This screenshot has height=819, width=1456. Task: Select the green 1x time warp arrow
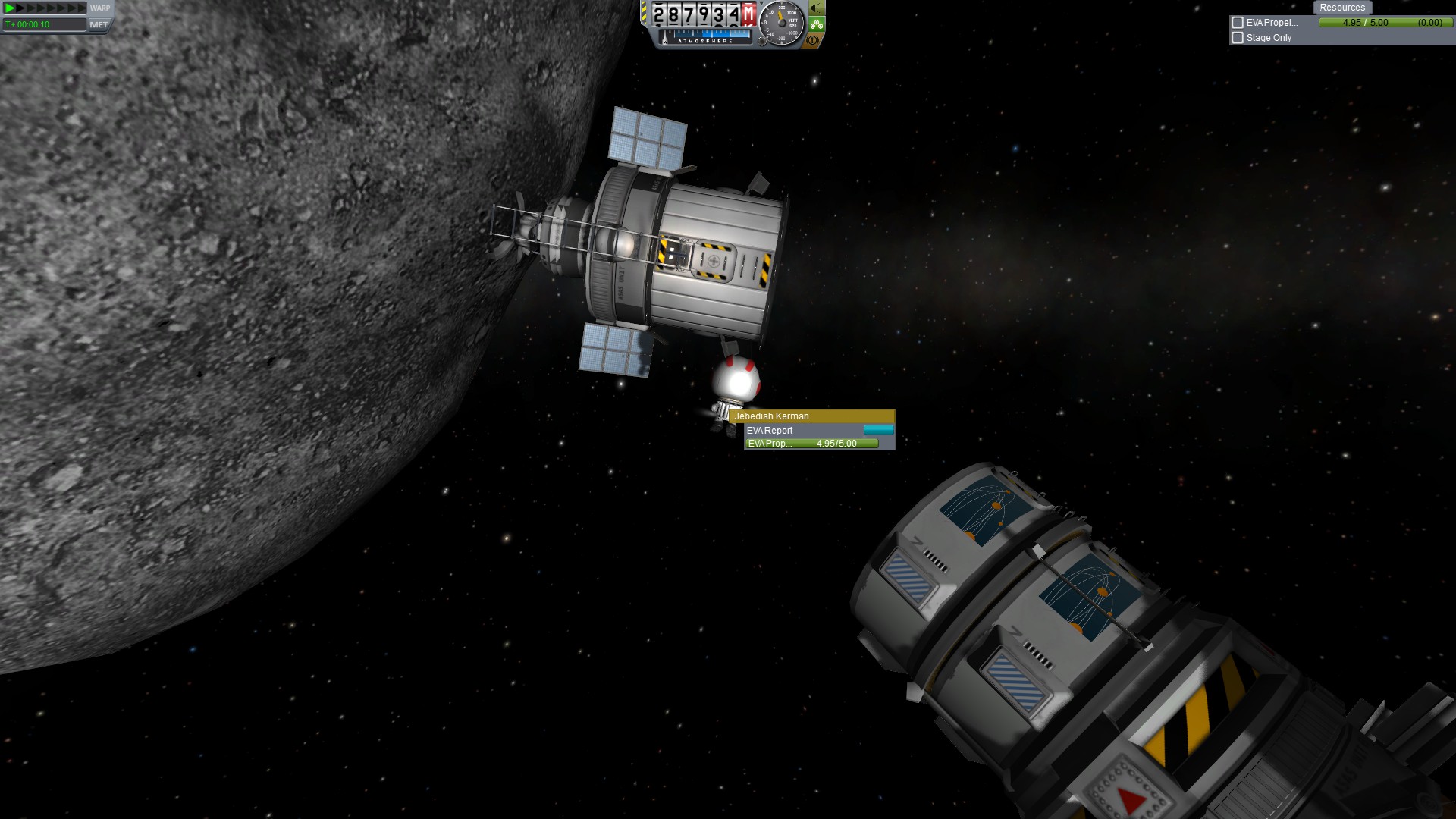click(9, 8)
